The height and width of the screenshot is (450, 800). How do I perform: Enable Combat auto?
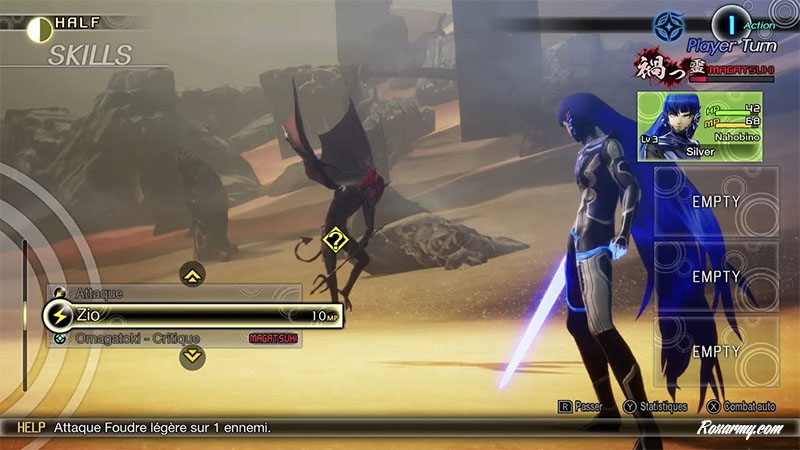pos(739,407)
